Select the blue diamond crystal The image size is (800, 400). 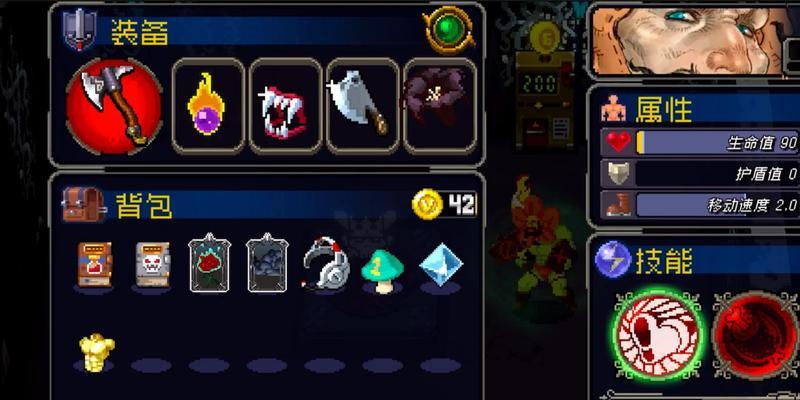[x=438, y=265]
